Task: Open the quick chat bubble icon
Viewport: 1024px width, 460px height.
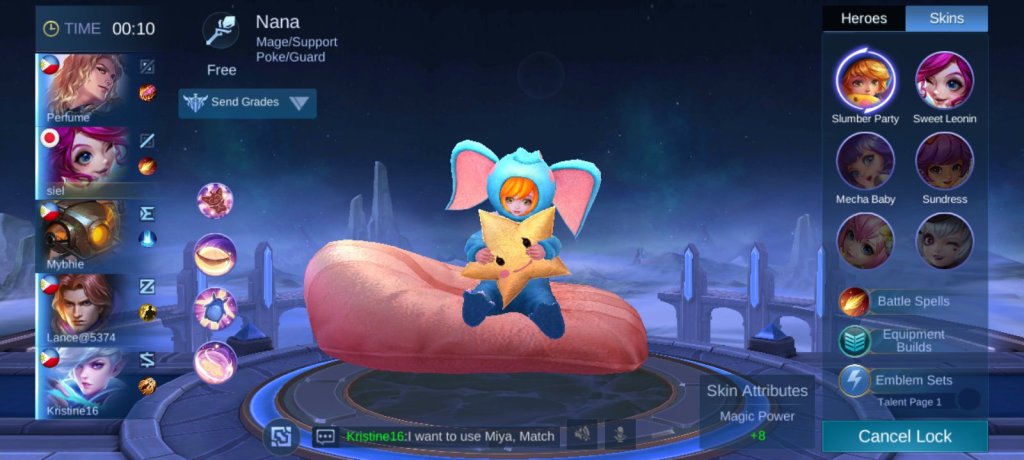Action: [324, 436]
